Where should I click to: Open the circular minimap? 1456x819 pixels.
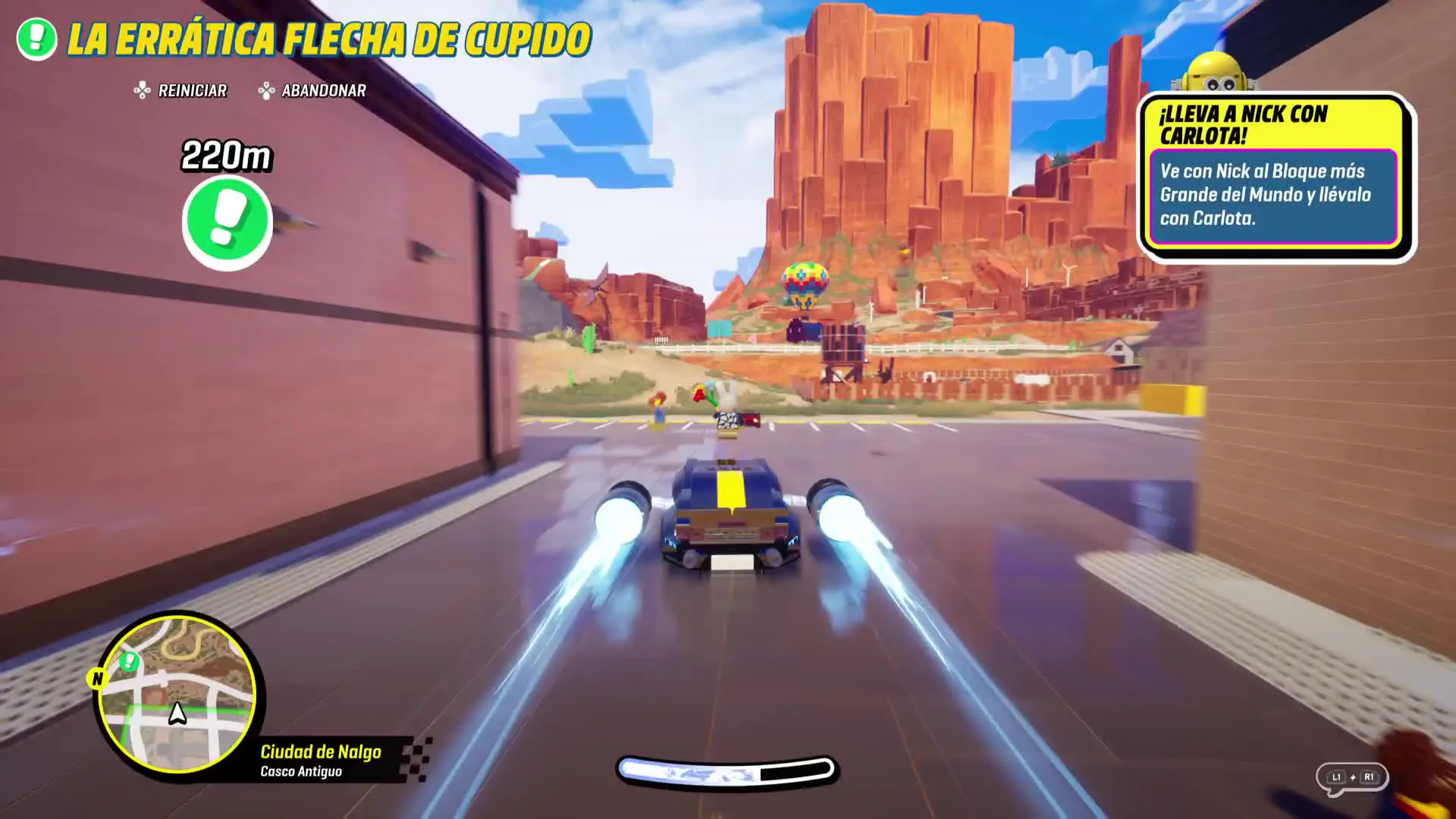(x=177, y=694)
